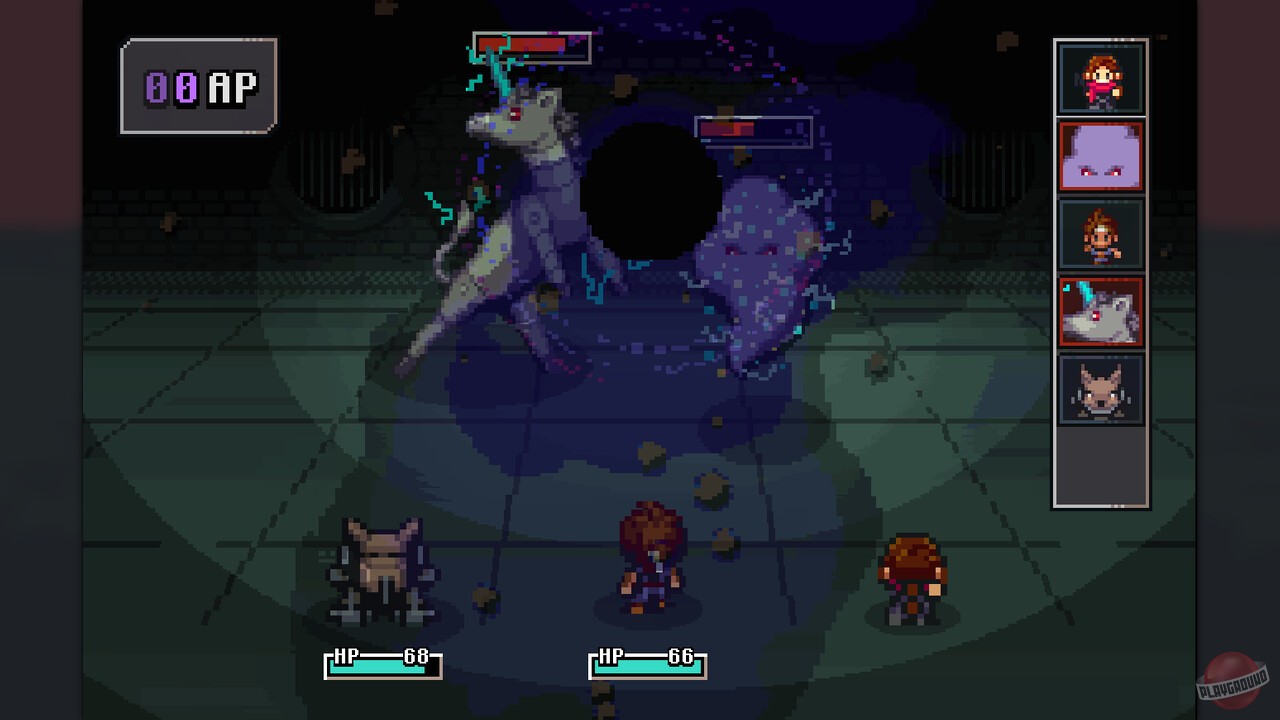
Task: Click the HP 68 label above the left bar
Action: [x=380, y=656]
